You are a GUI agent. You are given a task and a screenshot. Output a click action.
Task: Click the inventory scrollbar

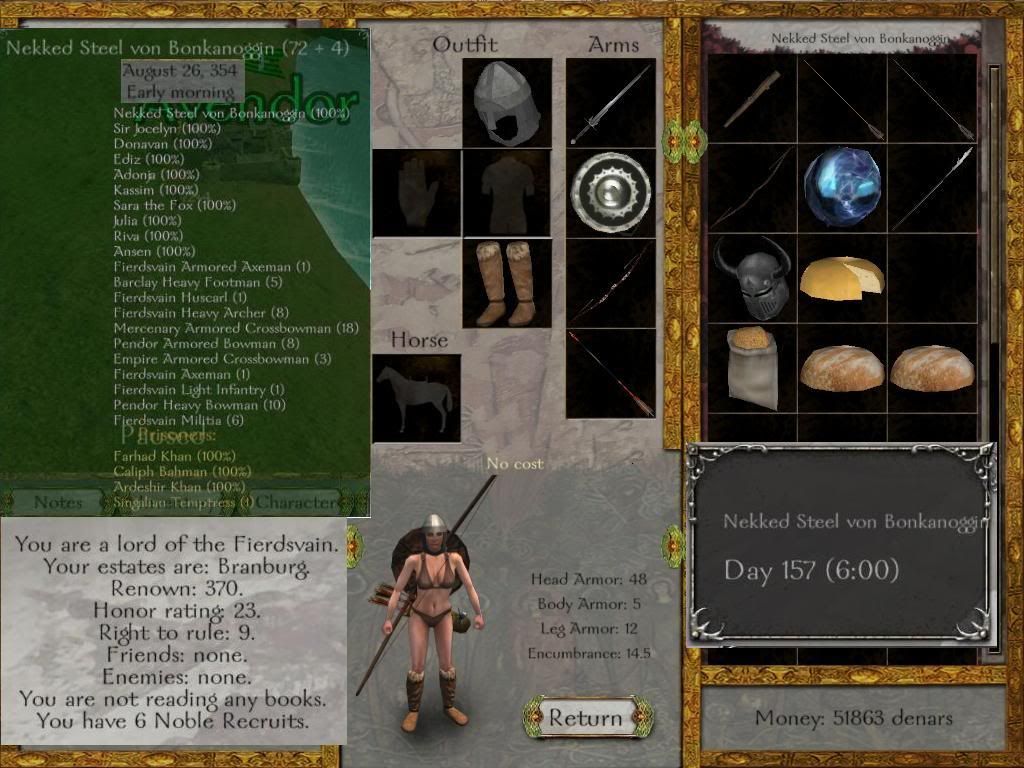993,350
